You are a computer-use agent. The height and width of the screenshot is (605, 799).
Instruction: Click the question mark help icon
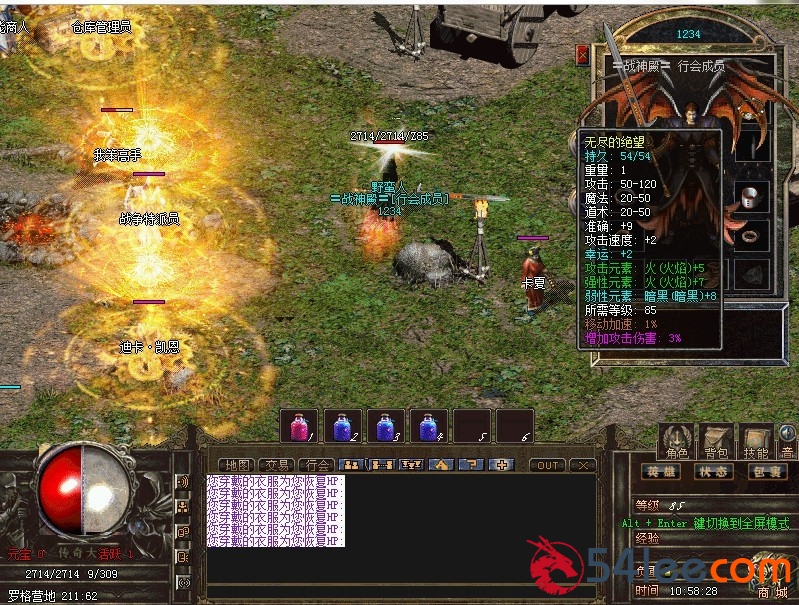(x=473, y=465)
